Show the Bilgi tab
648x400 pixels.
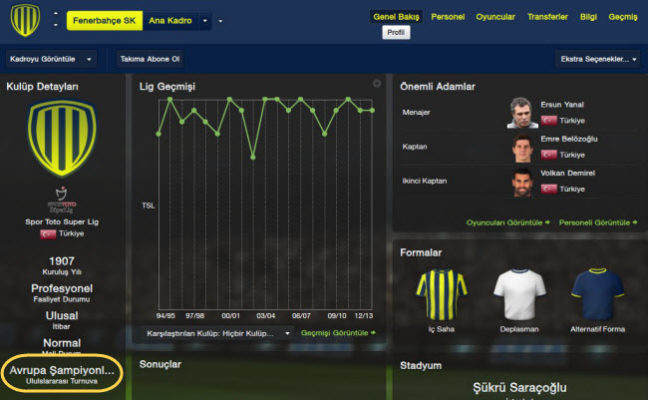pyautogui.click(x=590, y=17)
